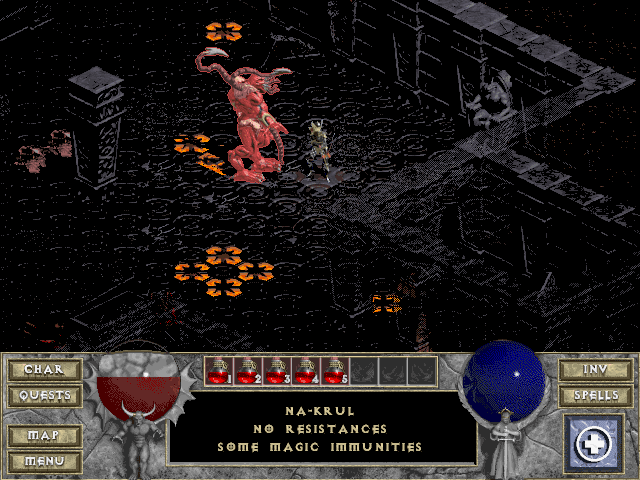Screen dimensions: 640x480
Task: Open the QUESTS log
Action: (44, 395)
